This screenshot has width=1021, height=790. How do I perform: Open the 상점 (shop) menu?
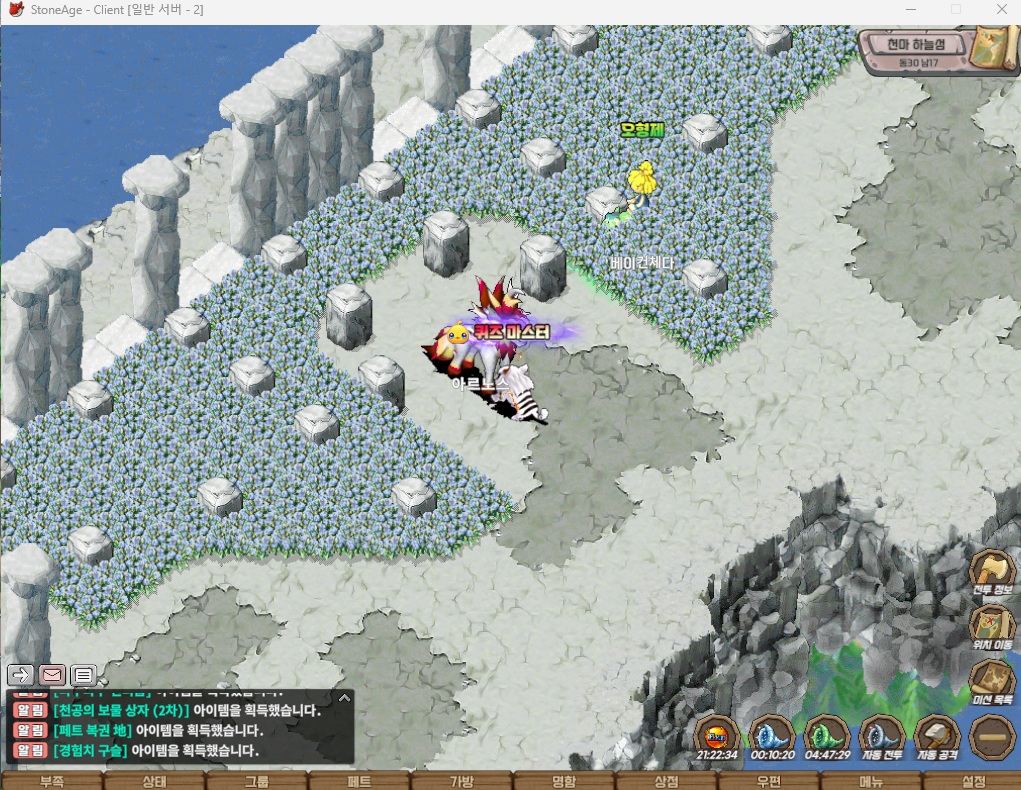[666, 780]
